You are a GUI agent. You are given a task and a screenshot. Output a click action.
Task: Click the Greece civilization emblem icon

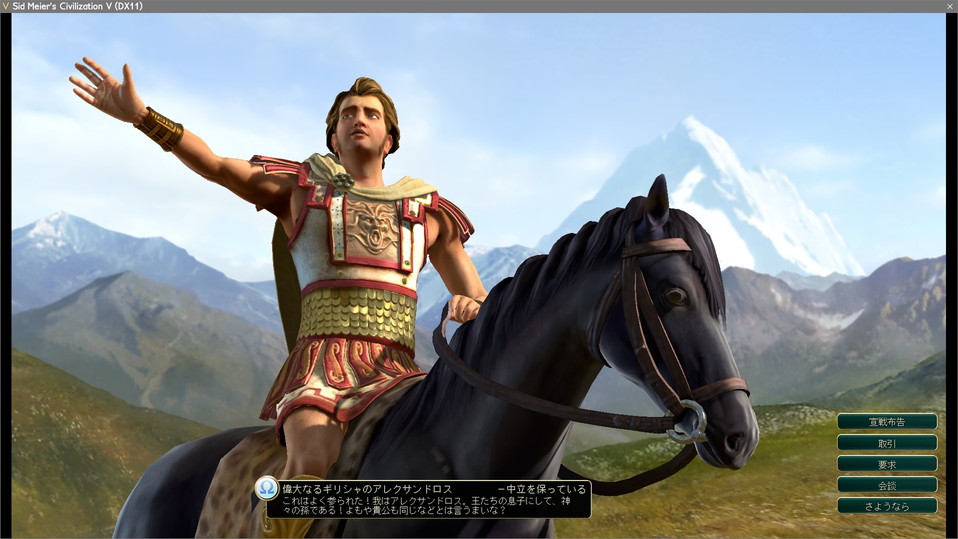tap(267, 488)
